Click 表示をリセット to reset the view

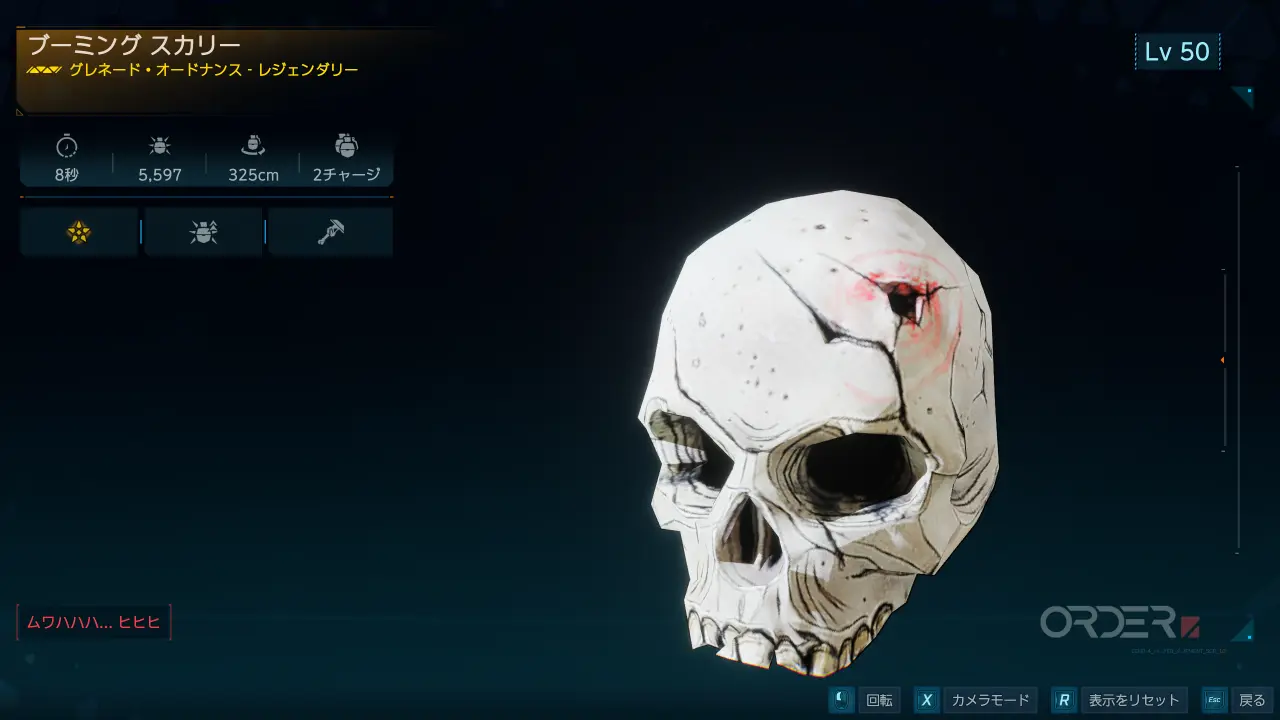pyautogui.click(x=1135, y=700)
